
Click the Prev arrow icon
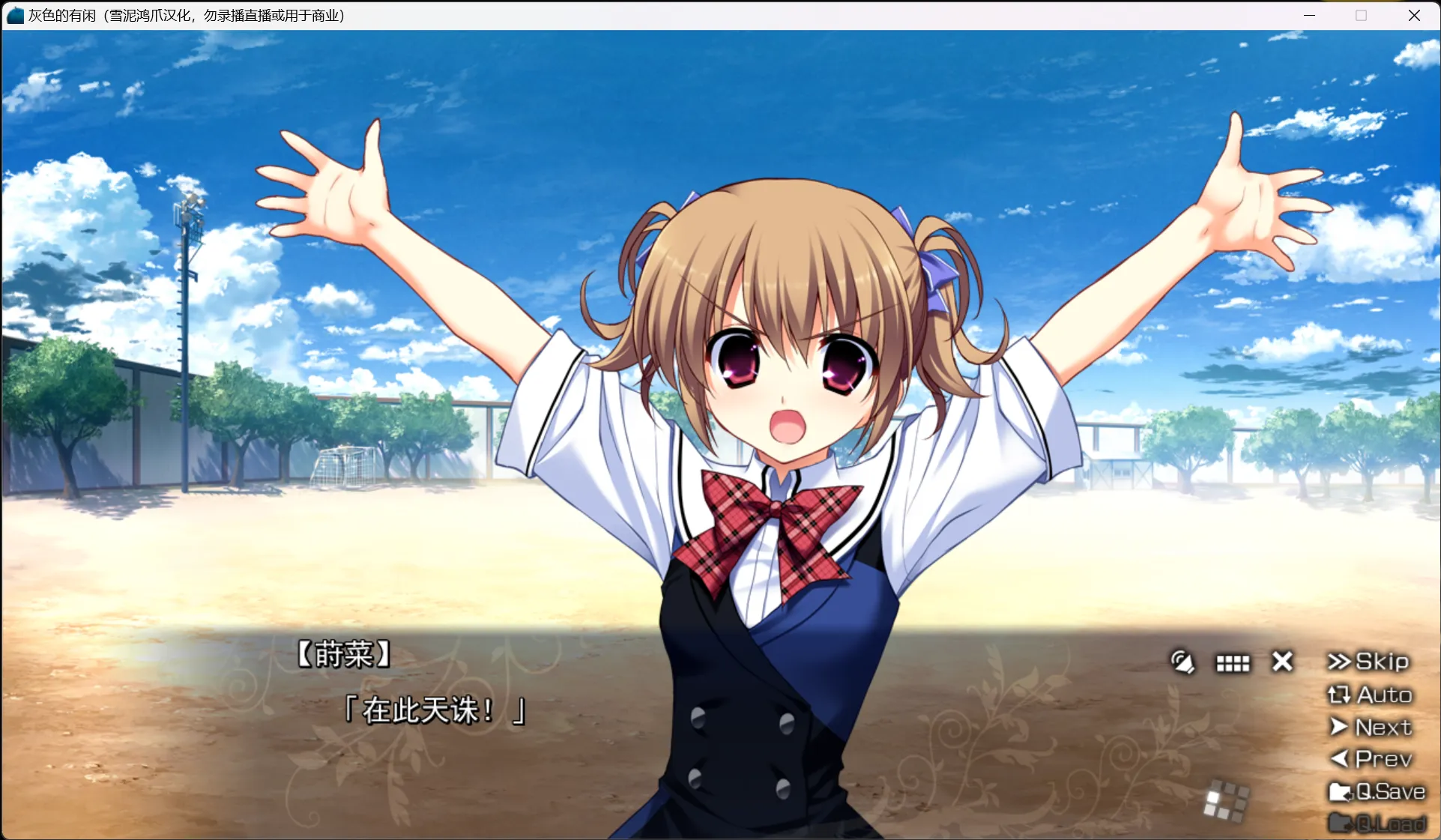pos(1340,759)
